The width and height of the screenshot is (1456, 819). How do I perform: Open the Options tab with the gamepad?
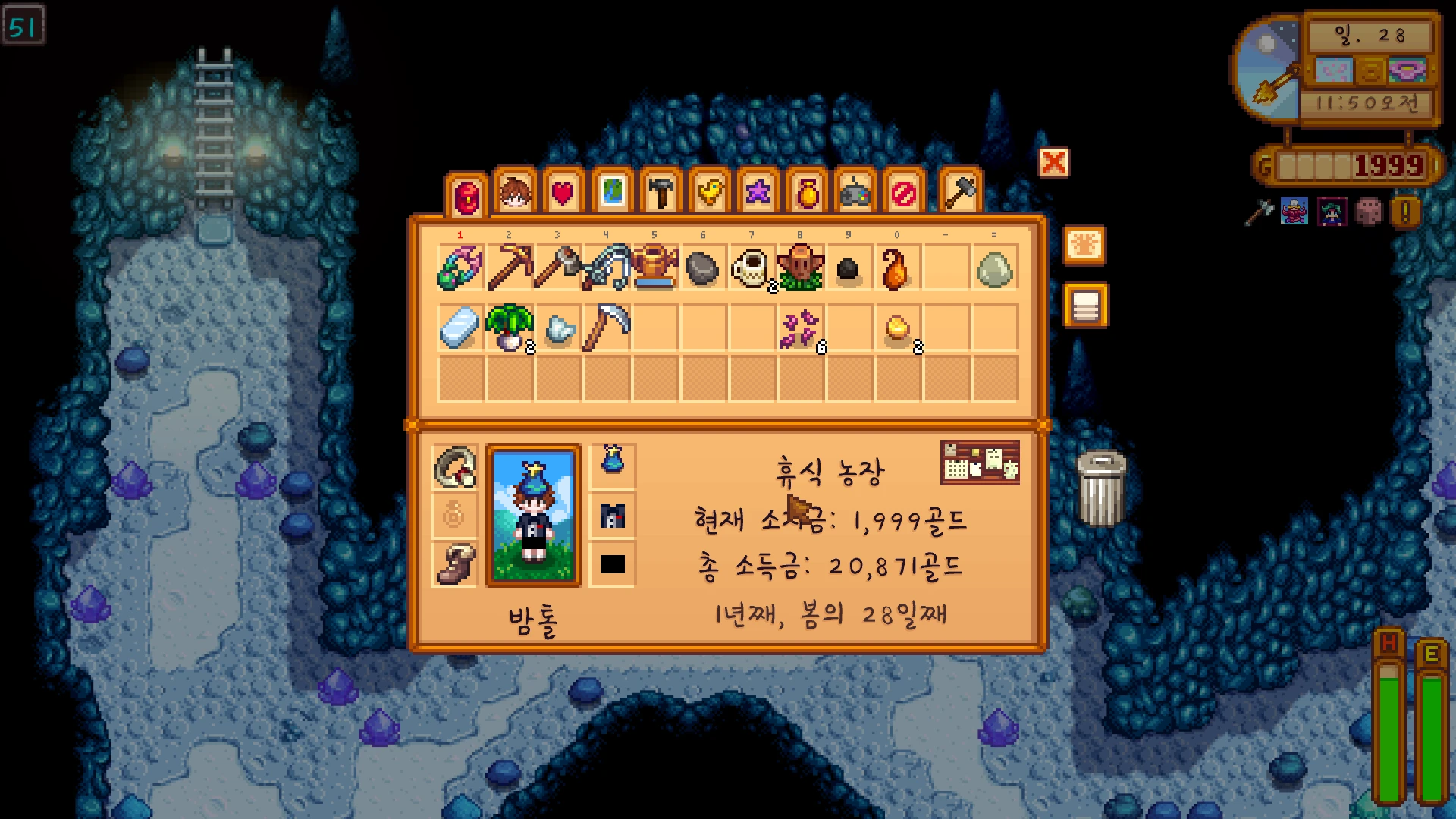point(855,193)
